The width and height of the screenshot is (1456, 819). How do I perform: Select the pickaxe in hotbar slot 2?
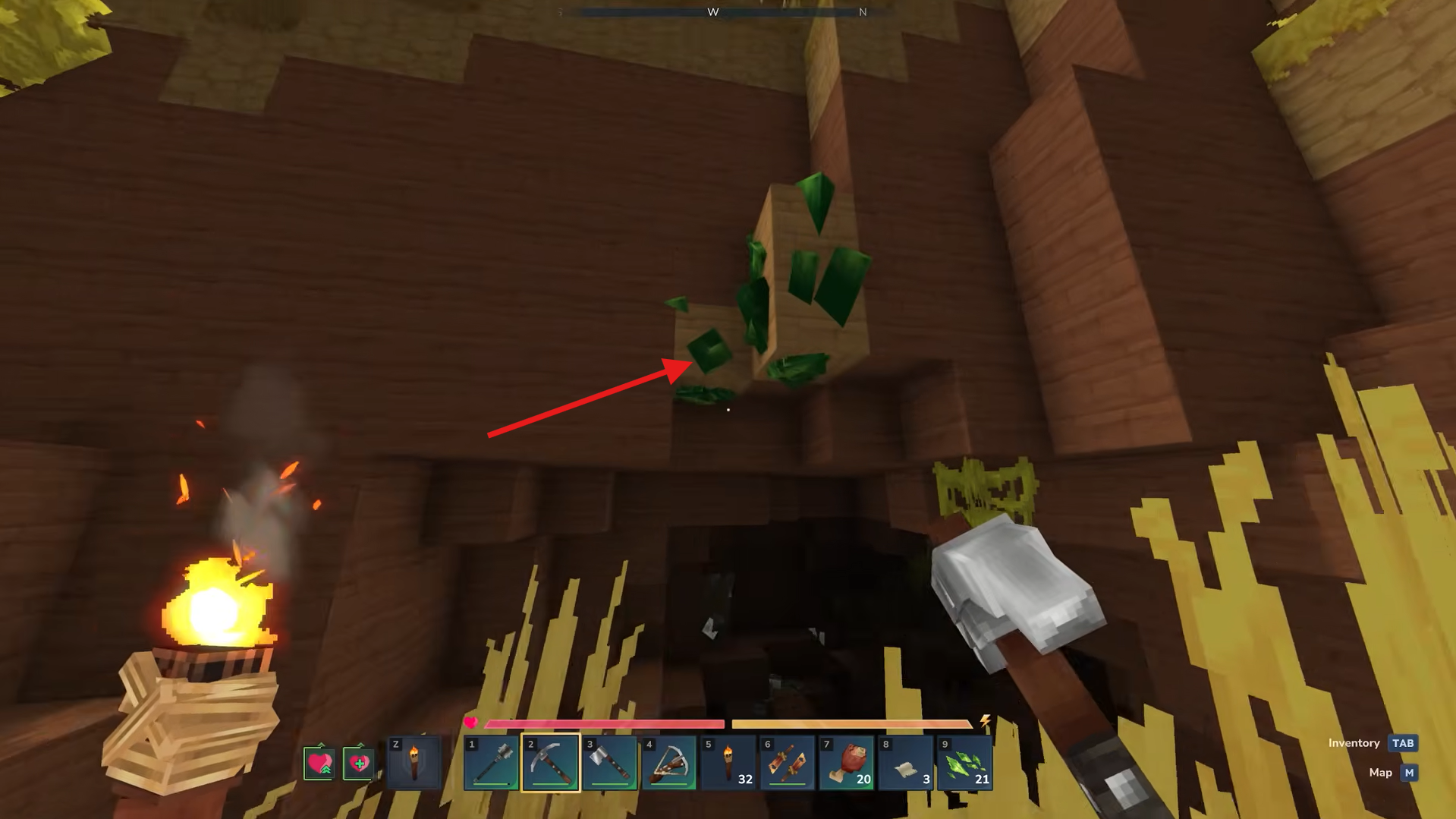pos(550,763)
